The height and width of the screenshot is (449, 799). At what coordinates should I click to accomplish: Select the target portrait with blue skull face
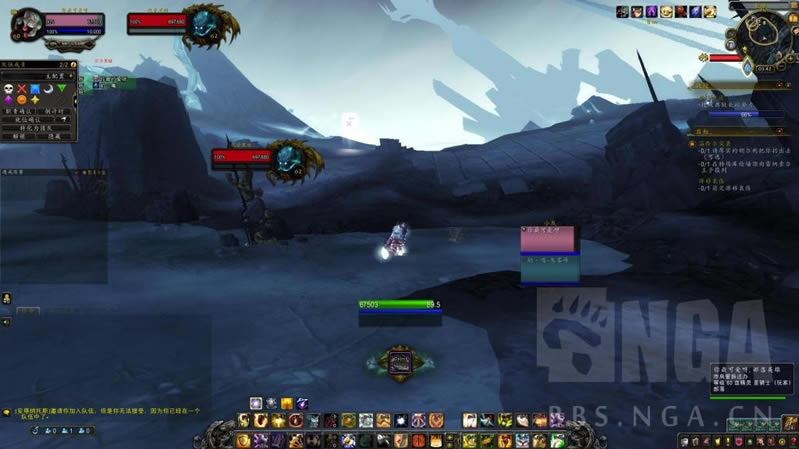click(209, 20)
